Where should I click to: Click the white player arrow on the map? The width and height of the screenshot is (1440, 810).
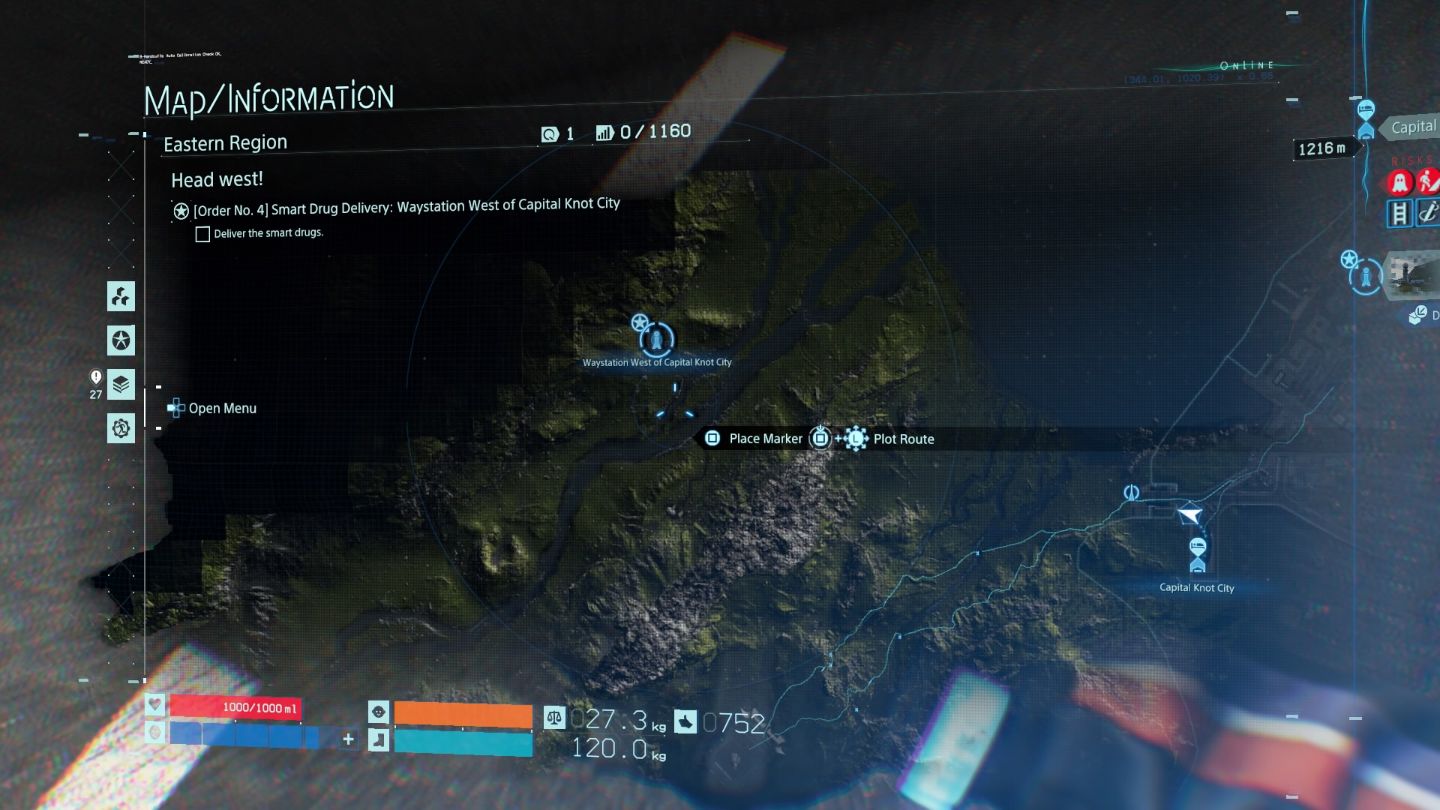[1189, 514]
